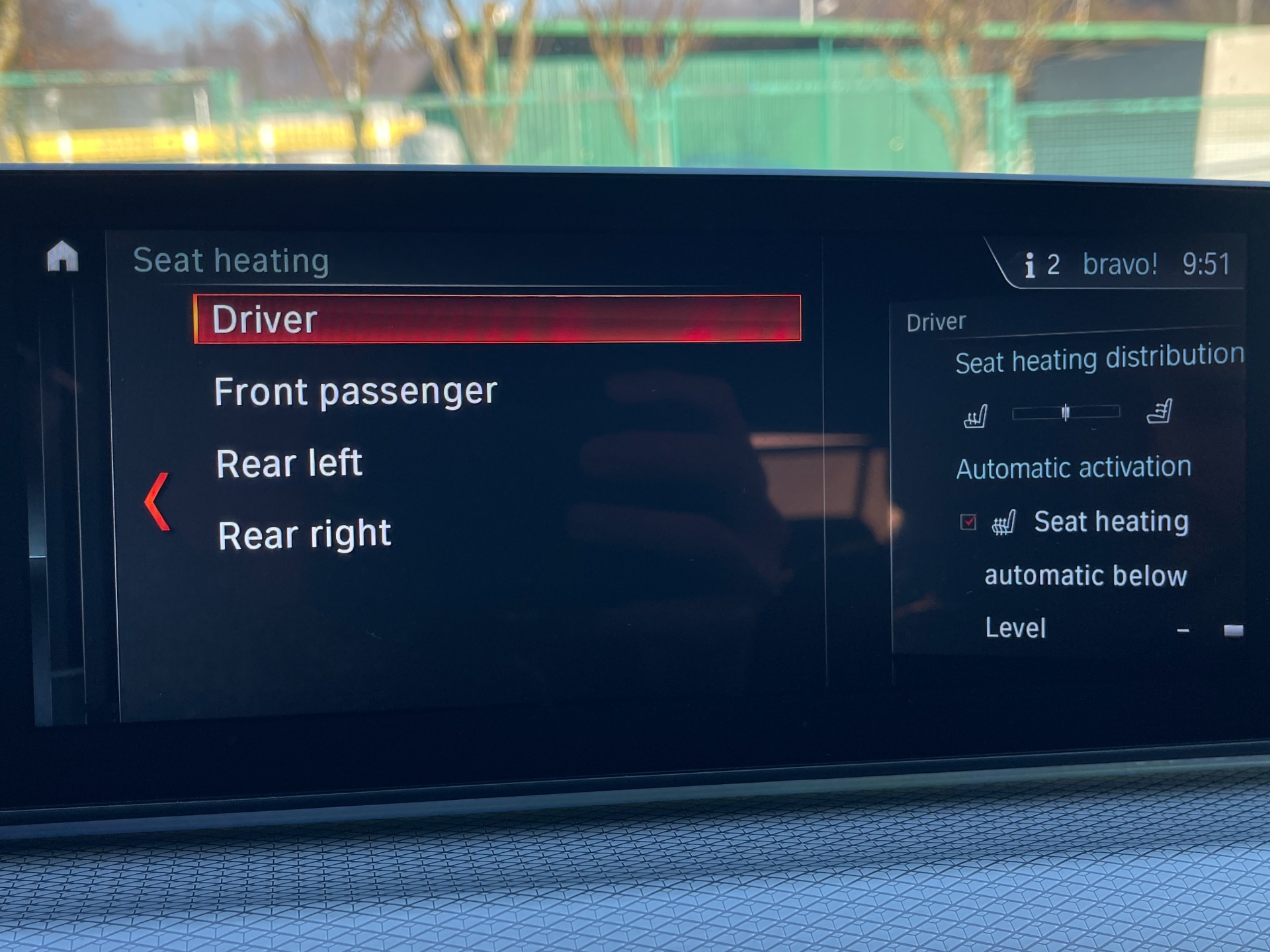Decrease the seat heating Level with minus
This screenshot has width=1270, height=952.
point(1183,631)
